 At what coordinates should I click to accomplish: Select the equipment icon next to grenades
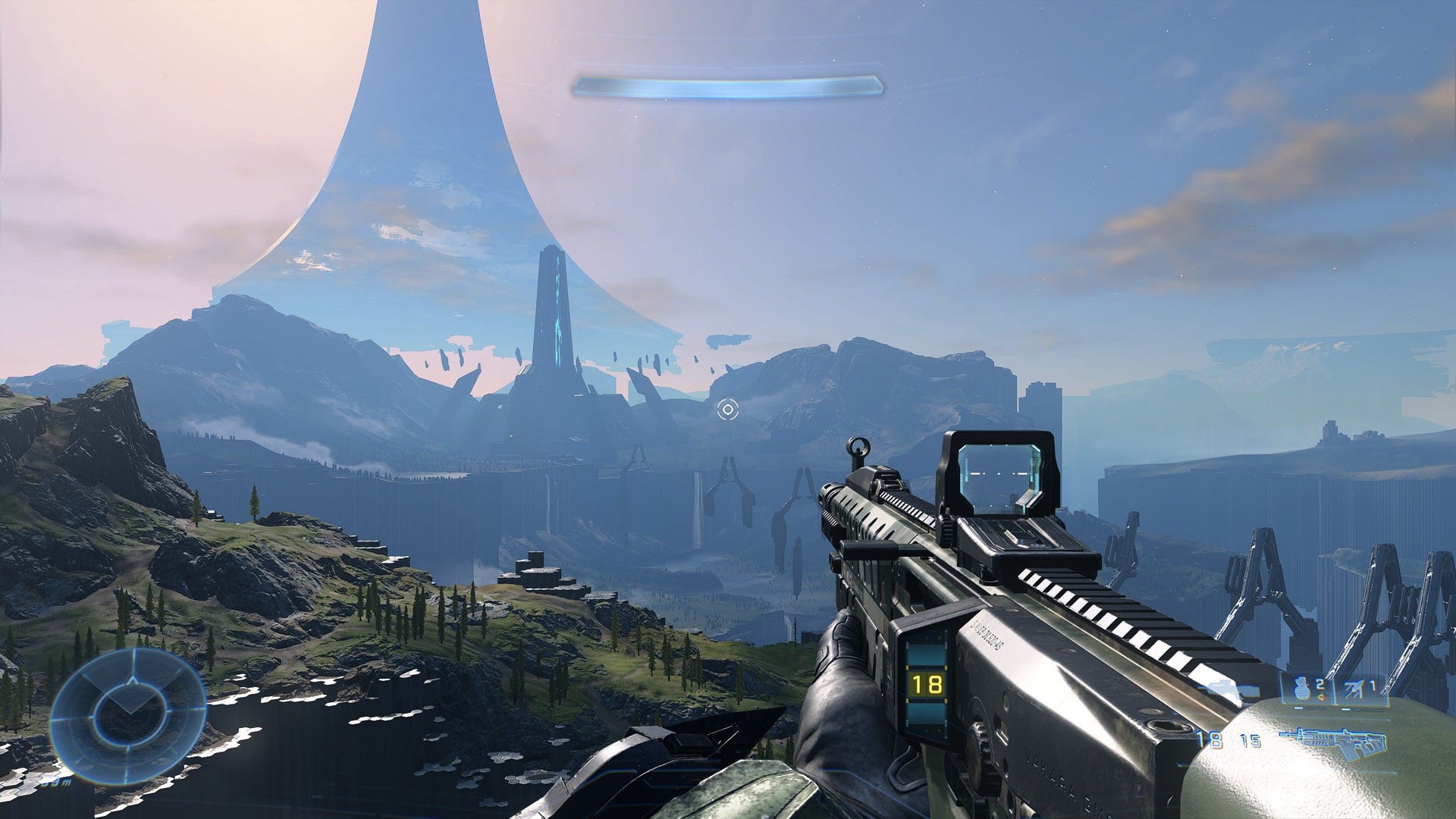(1354, 687)
